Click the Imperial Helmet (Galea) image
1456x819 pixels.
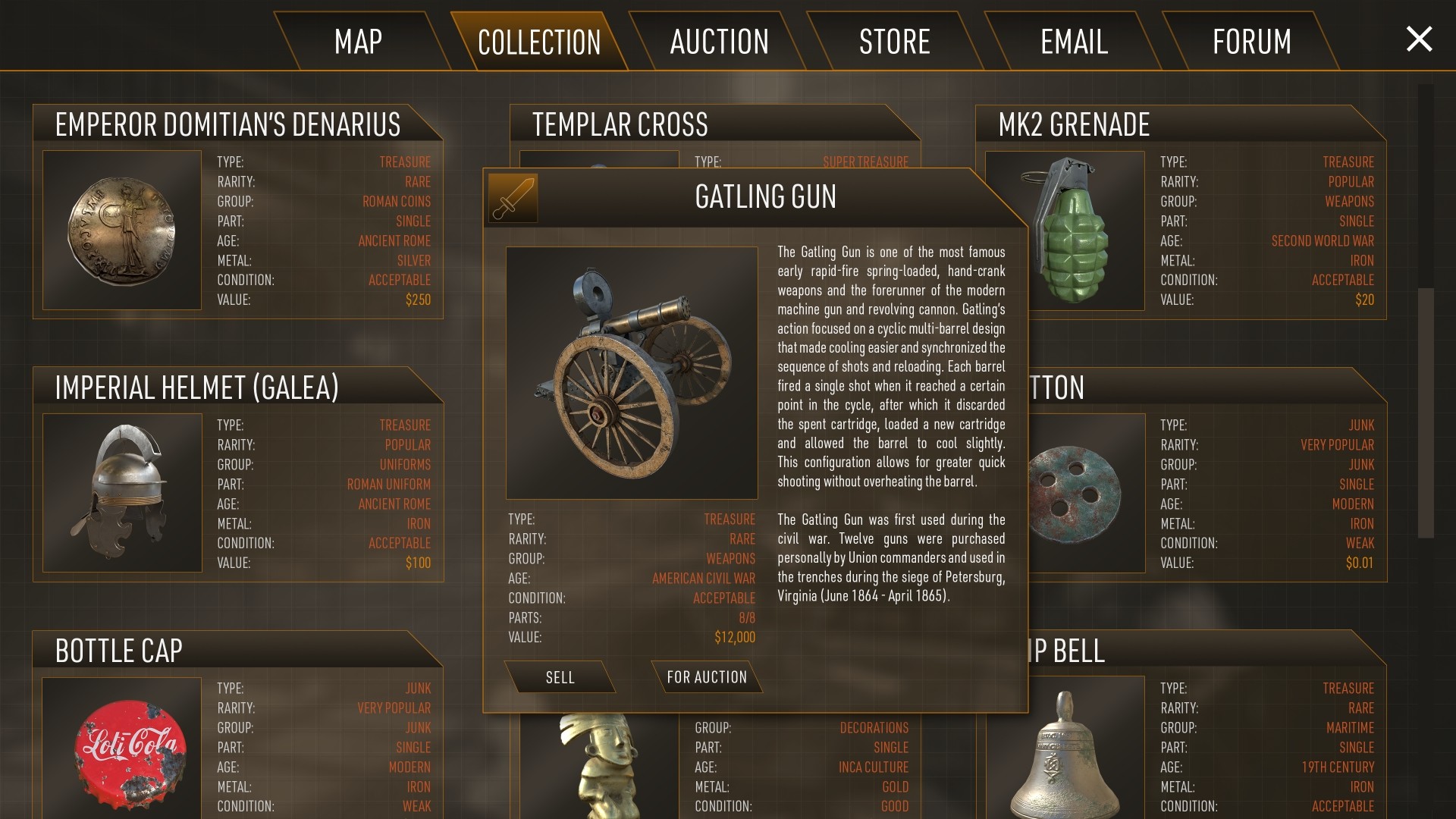[x=122, y=493]
